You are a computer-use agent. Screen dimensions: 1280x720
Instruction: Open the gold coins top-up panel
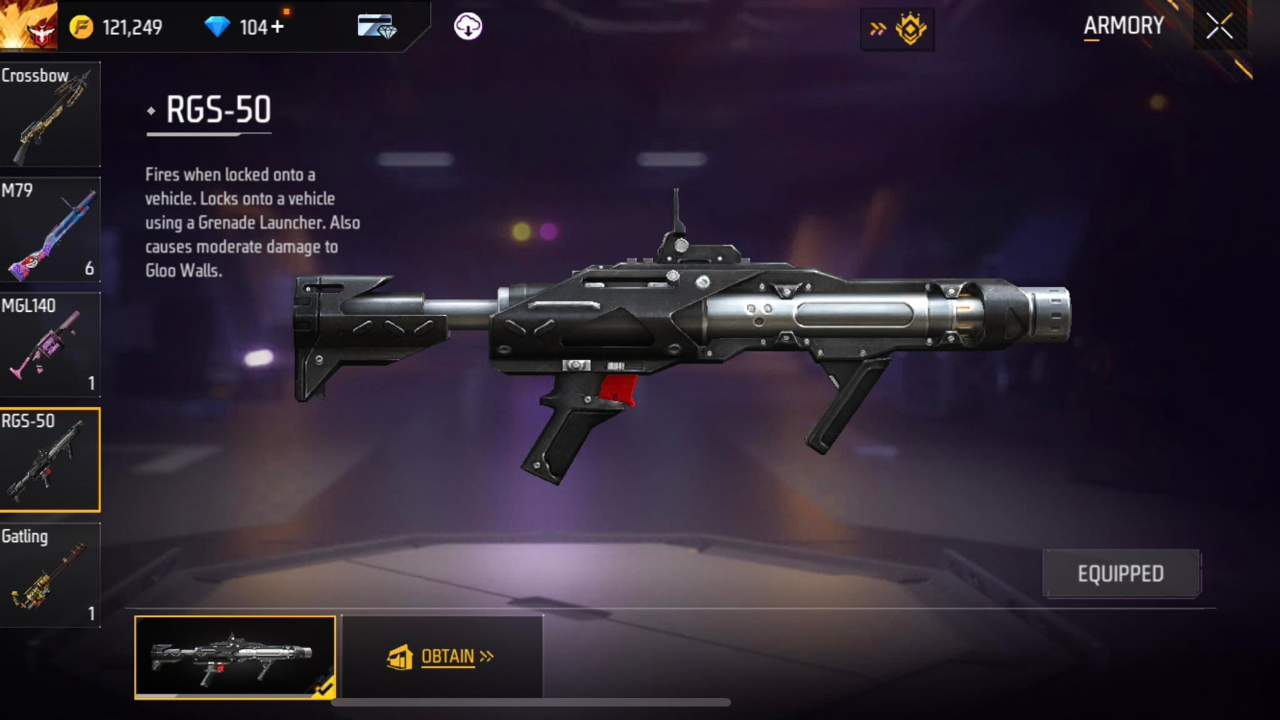pos(81,27)
